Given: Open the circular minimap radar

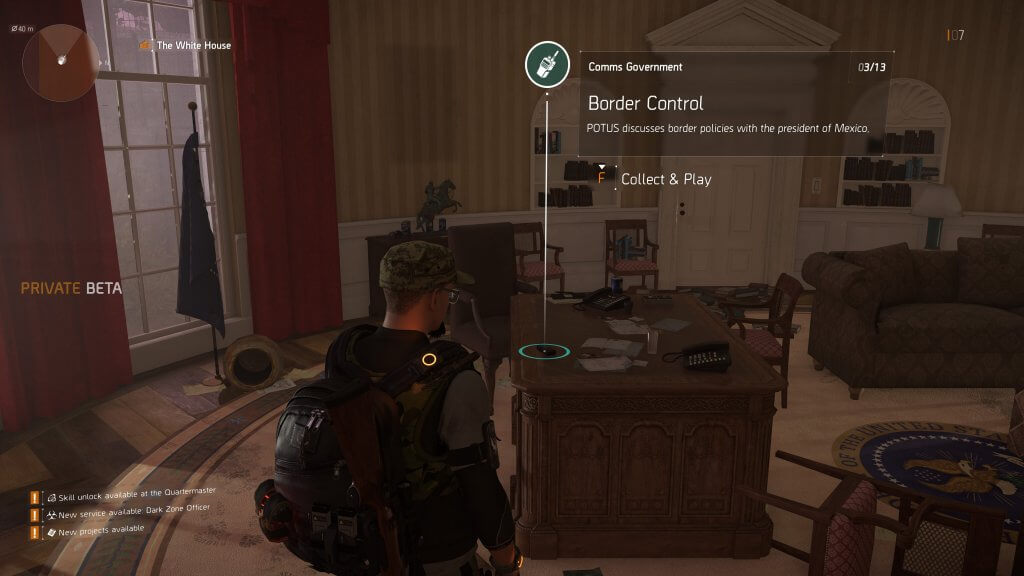Looking at the screenshot, I should (61, 62).
